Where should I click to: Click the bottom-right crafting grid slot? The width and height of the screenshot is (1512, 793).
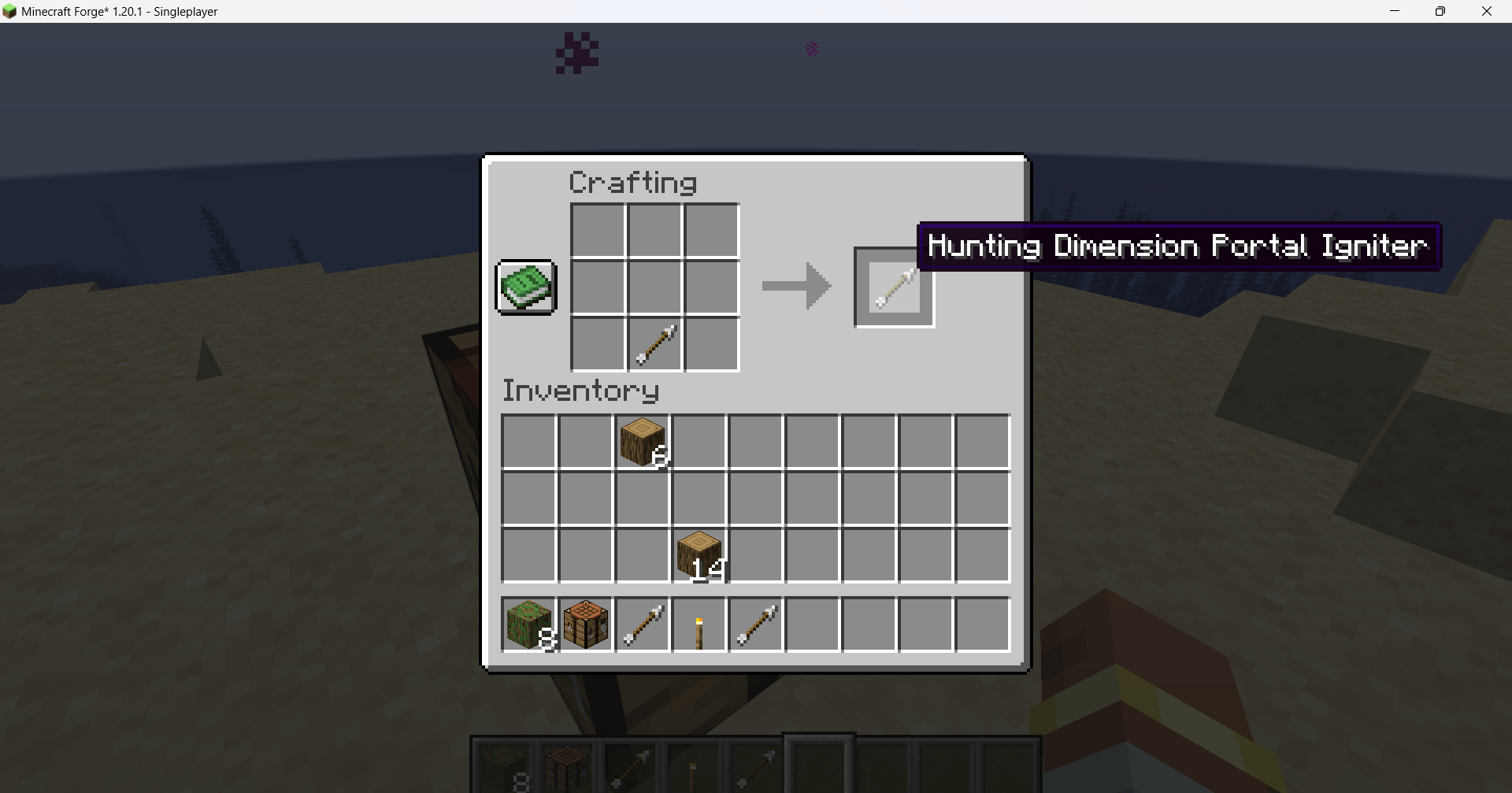click(x=711, y=344)
